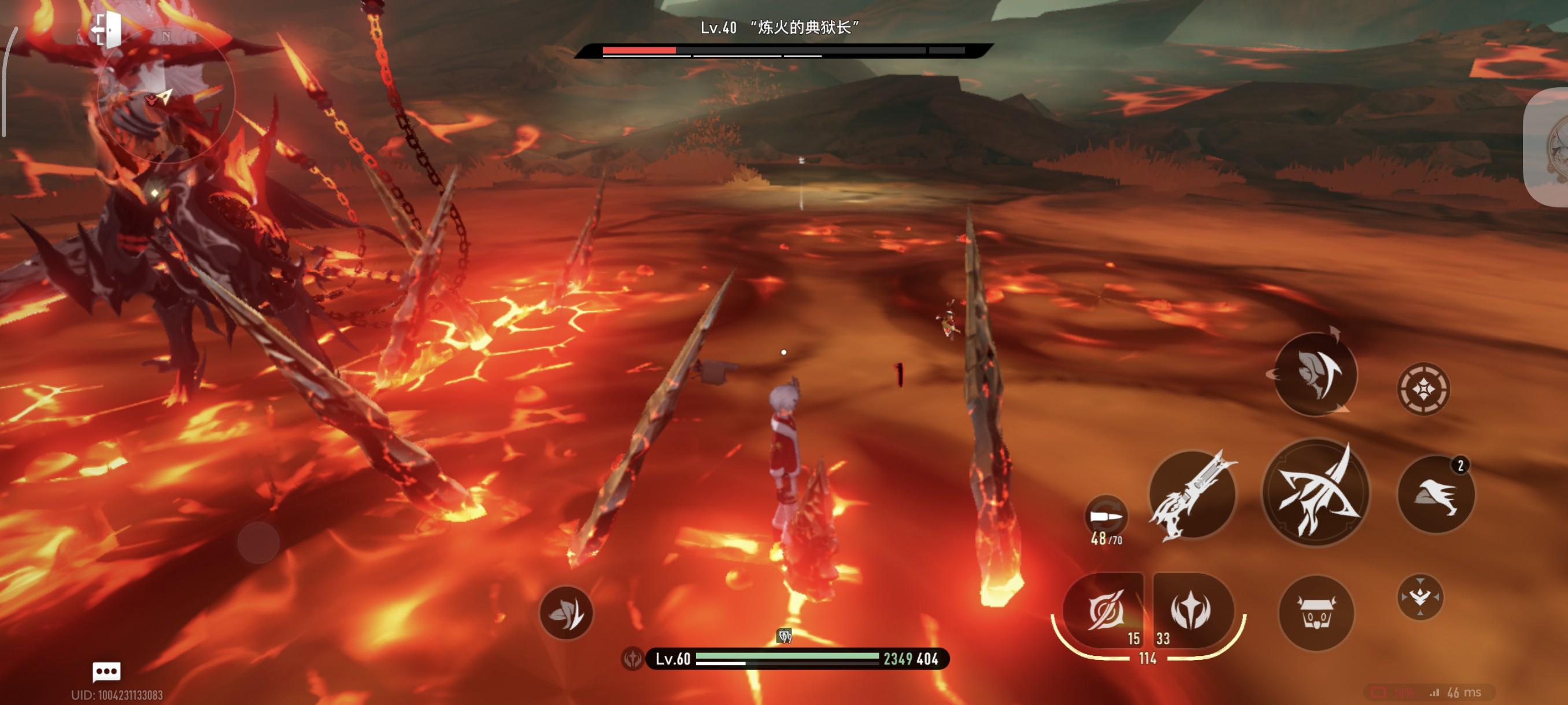Activate the slashed-eye skill

click(x=1104, y=610)
